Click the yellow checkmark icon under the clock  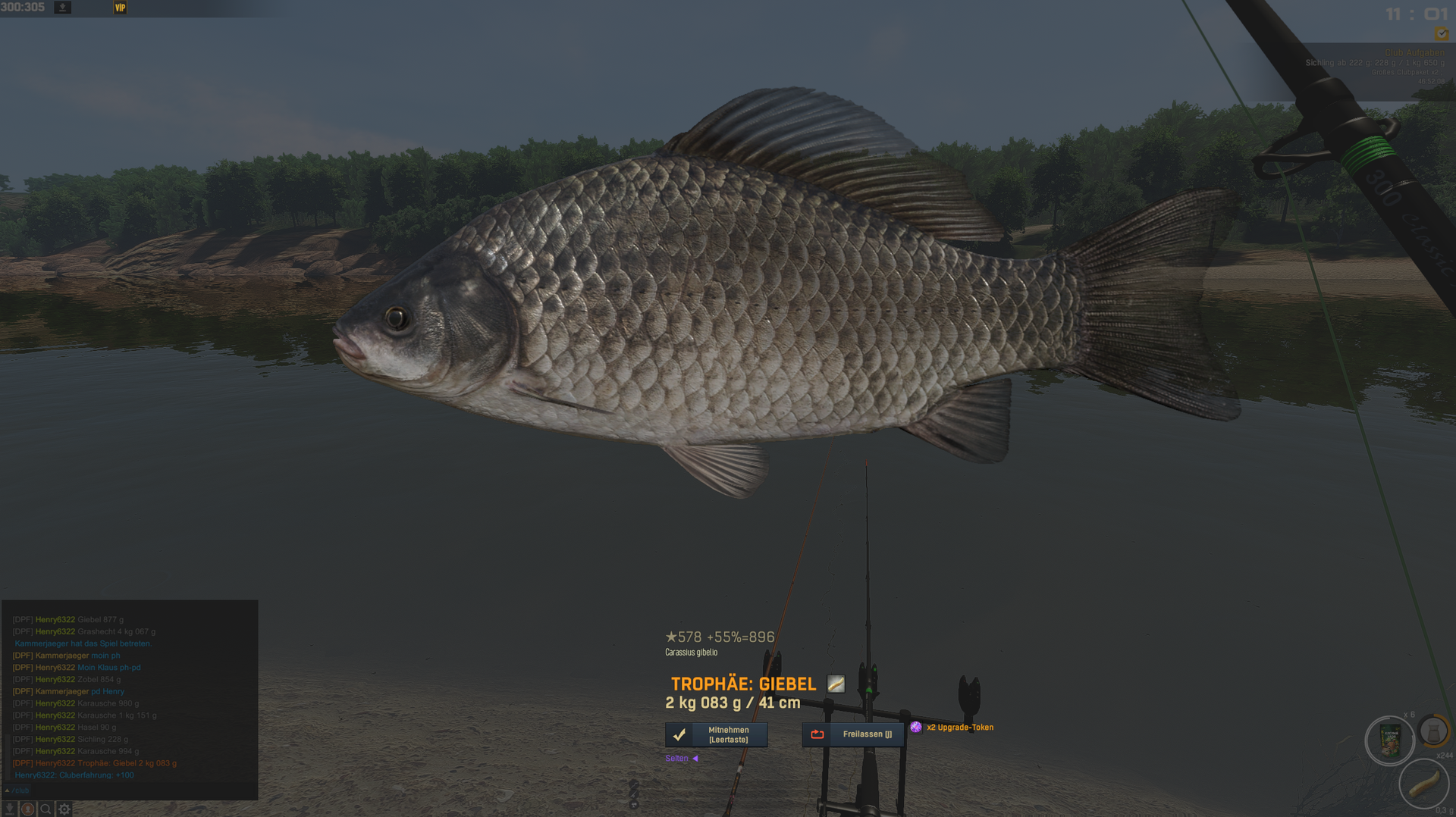click(1441, 34)
